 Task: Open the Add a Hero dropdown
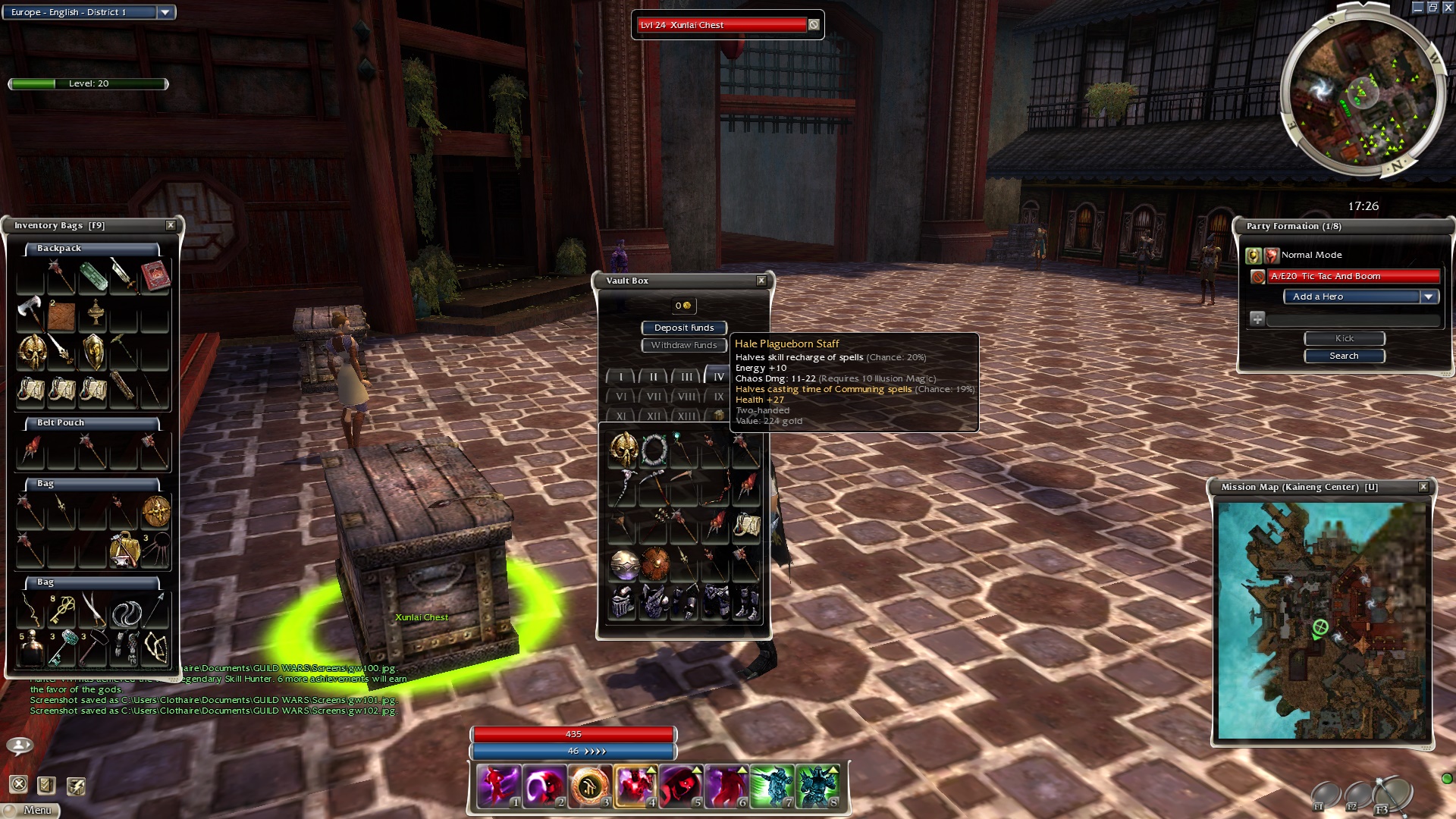click(1429, 297)
